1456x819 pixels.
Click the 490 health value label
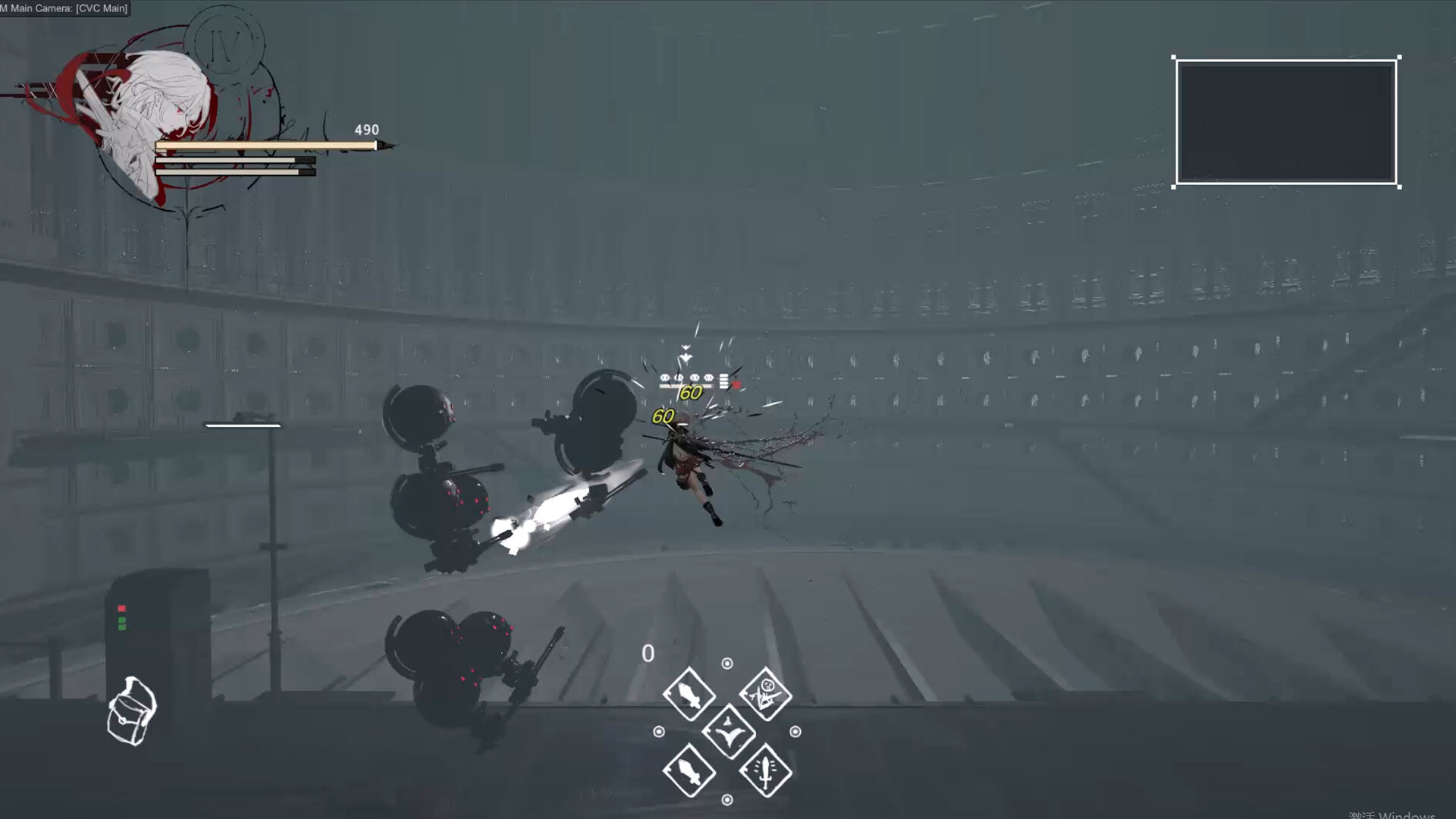[x=366, y=129]
